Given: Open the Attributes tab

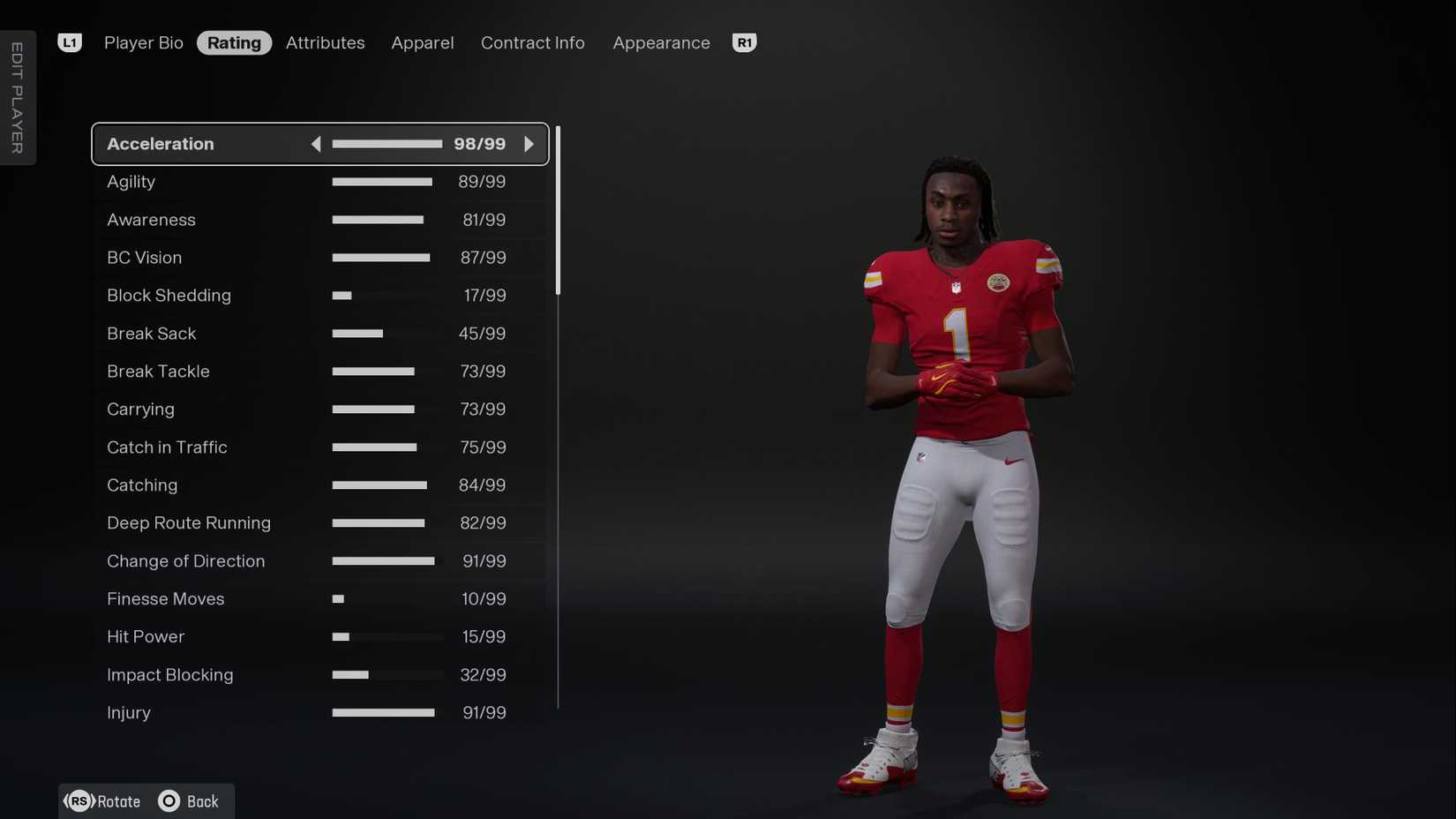Looking at the screenshot, I should point(325,42).
